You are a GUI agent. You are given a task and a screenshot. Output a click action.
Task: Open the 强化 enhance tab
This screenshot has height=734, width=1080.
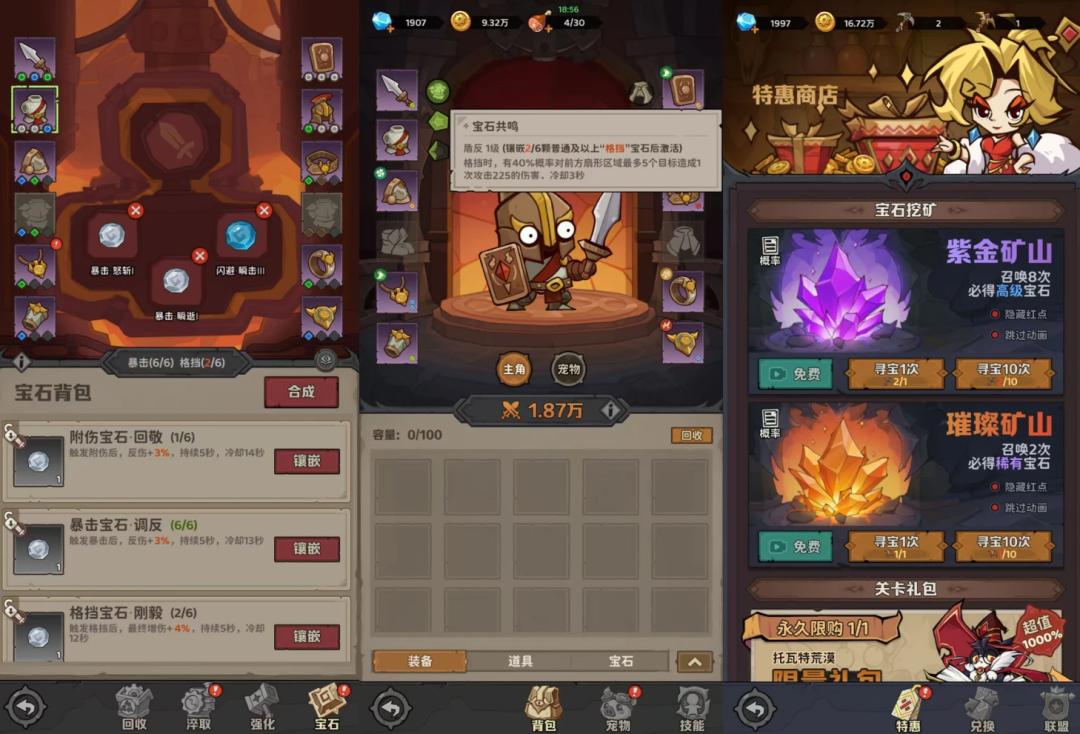coord(262,708)
